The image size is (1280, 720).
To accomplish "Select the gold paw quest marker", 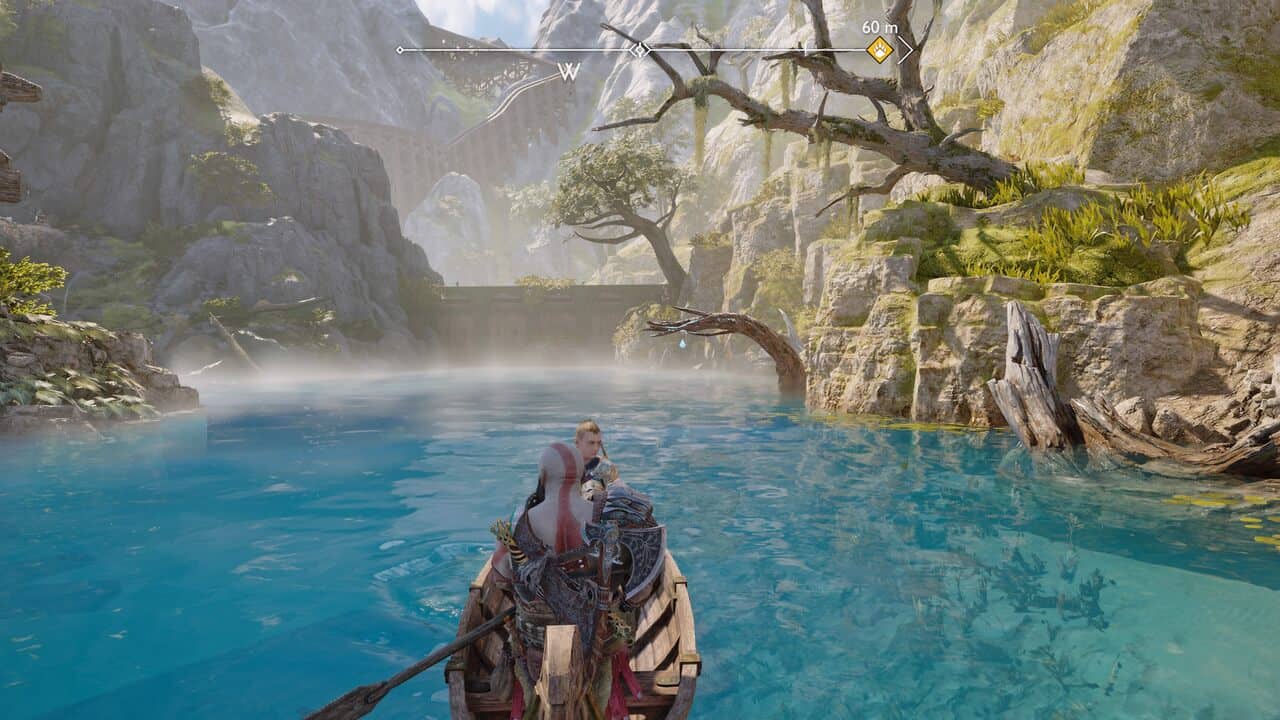I will (879, 50).
